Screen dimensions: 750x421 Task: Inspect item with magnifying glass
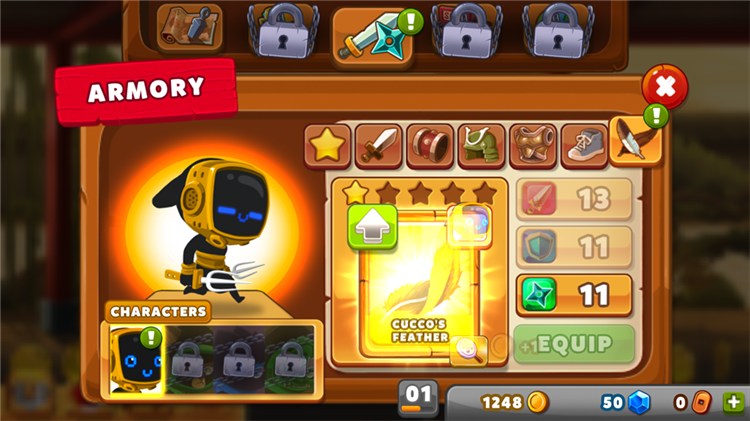pyautogui.click(x=468, y=349)
